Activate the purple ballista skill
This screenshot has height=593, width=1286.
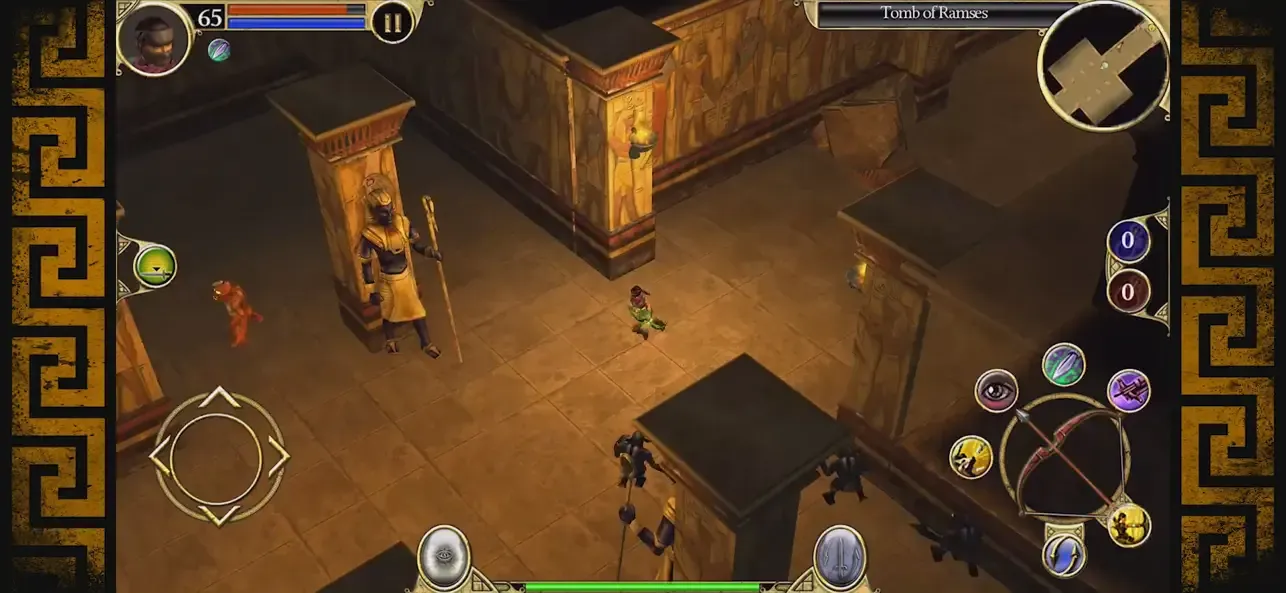1129,391
